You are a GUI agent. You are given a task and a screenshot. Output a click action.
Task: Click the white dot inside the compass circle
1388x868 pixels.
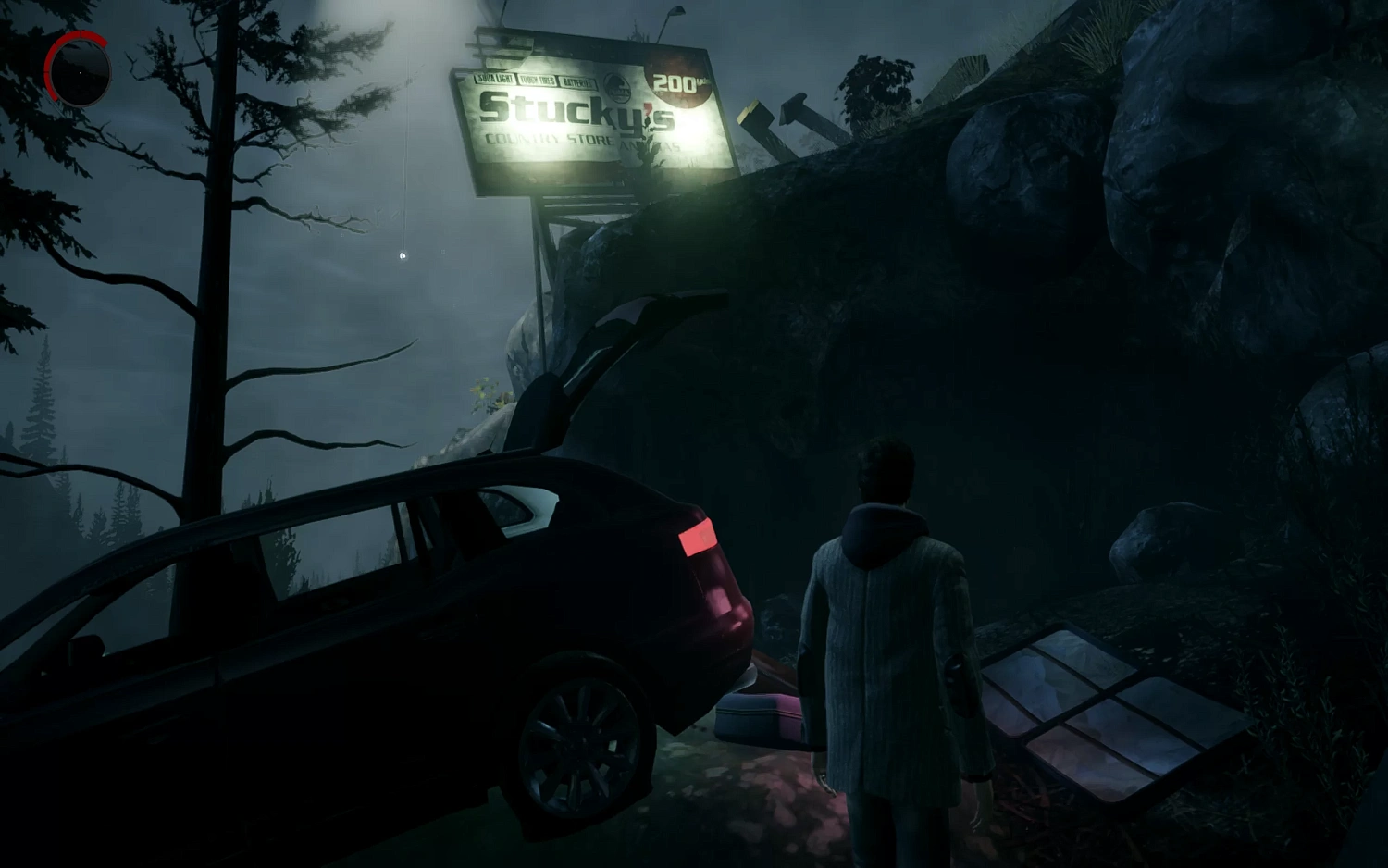click(81, 72)
